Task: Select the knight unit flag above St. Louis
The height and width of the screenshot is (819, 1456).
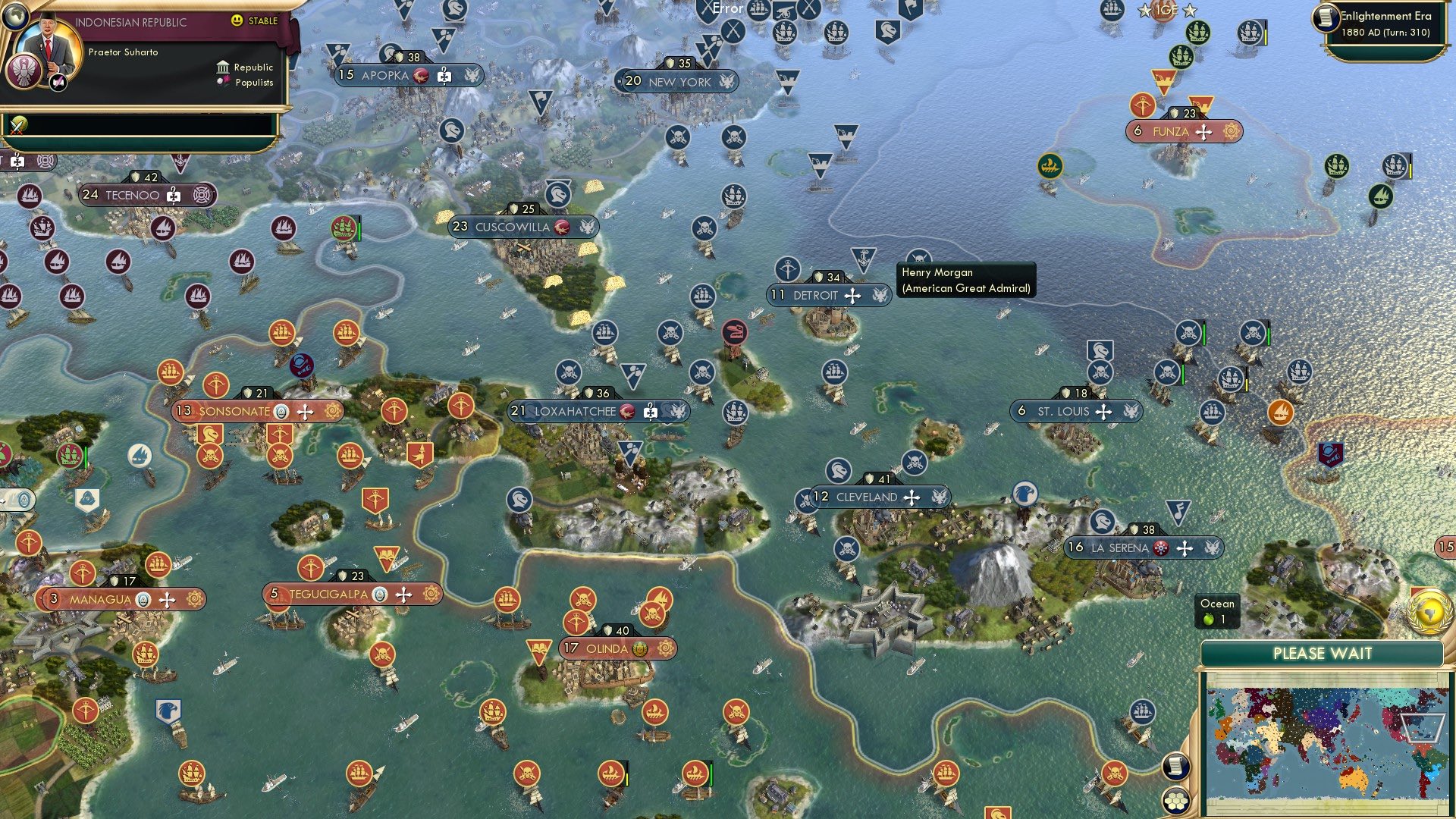Action: 1099,351
